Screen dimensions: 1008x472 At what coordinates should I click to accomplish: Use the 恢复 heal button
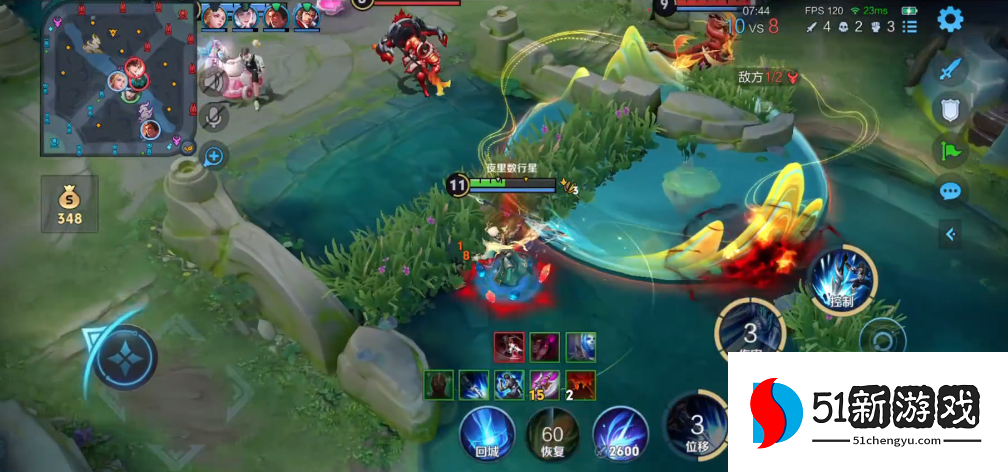pos(552,436)
